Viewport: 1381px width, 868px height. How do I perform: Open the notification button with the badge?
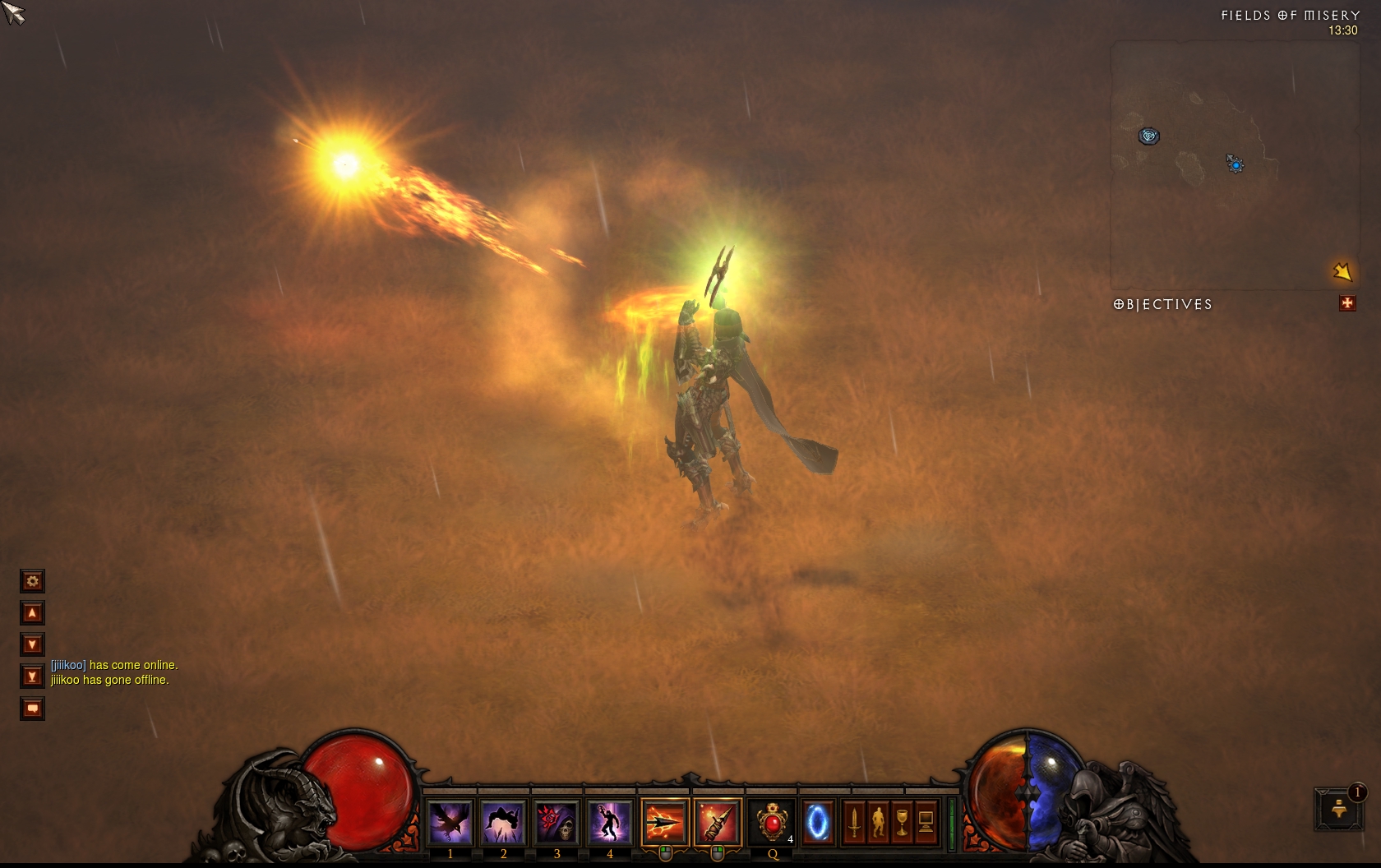point(1338,808)
